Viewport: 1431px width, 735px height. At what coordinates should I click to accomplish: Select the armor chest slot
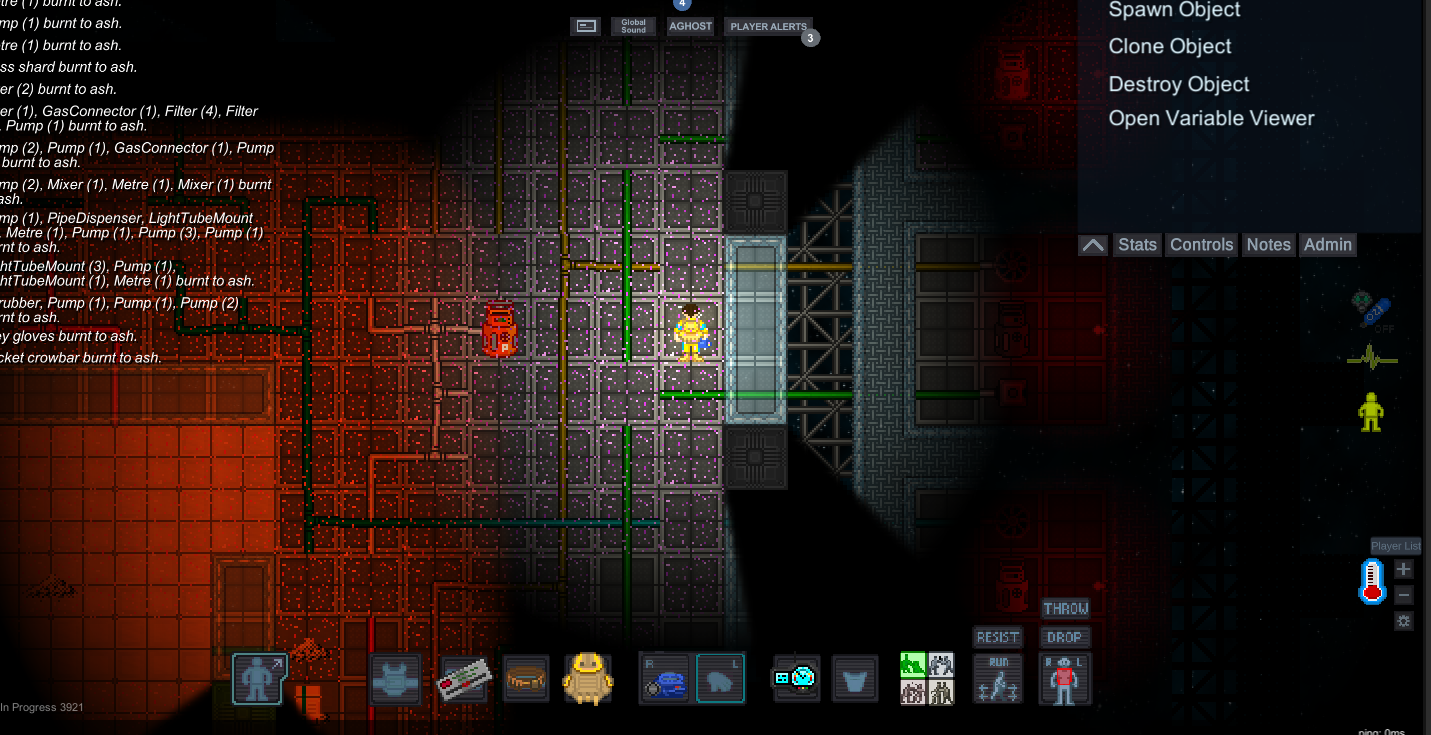[x=394, y=677]
